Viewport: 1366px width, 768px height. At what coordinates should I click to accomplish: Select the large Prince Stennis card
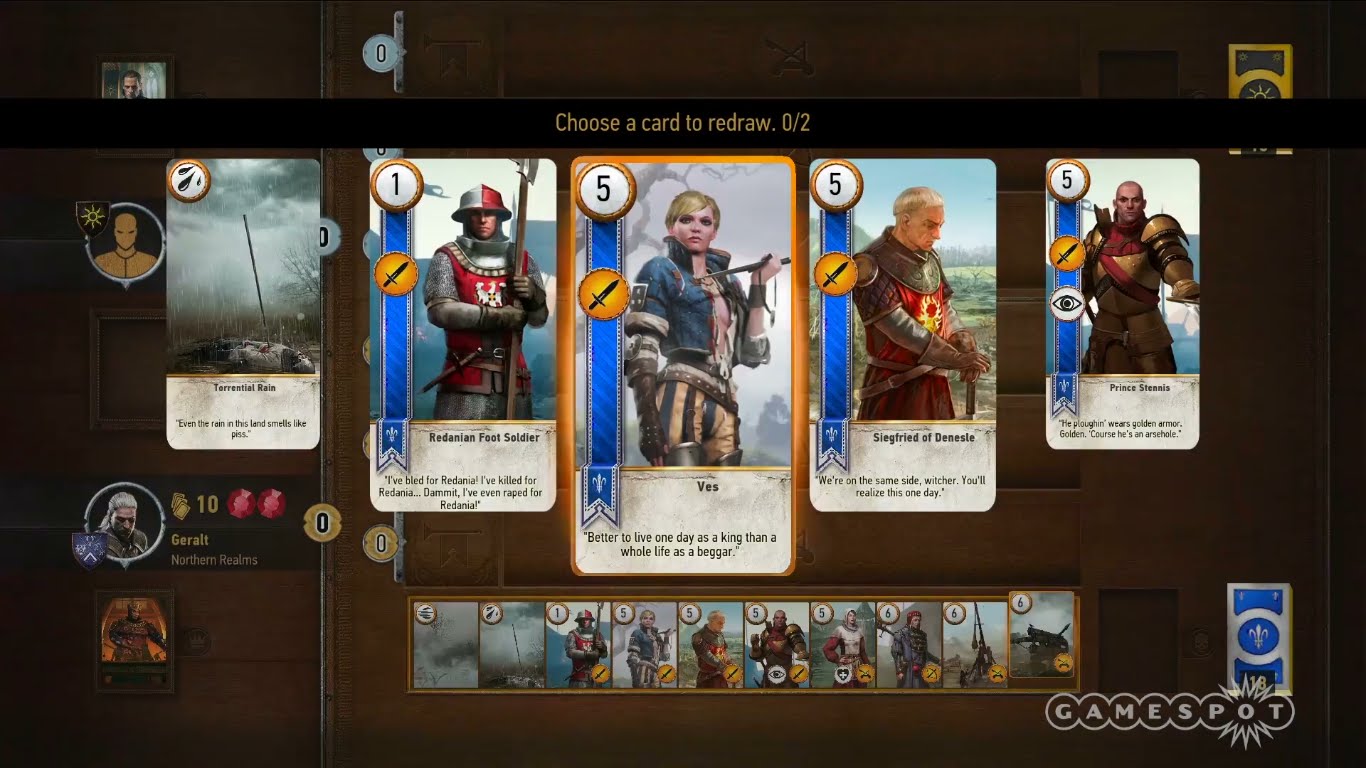point(1122,303)
